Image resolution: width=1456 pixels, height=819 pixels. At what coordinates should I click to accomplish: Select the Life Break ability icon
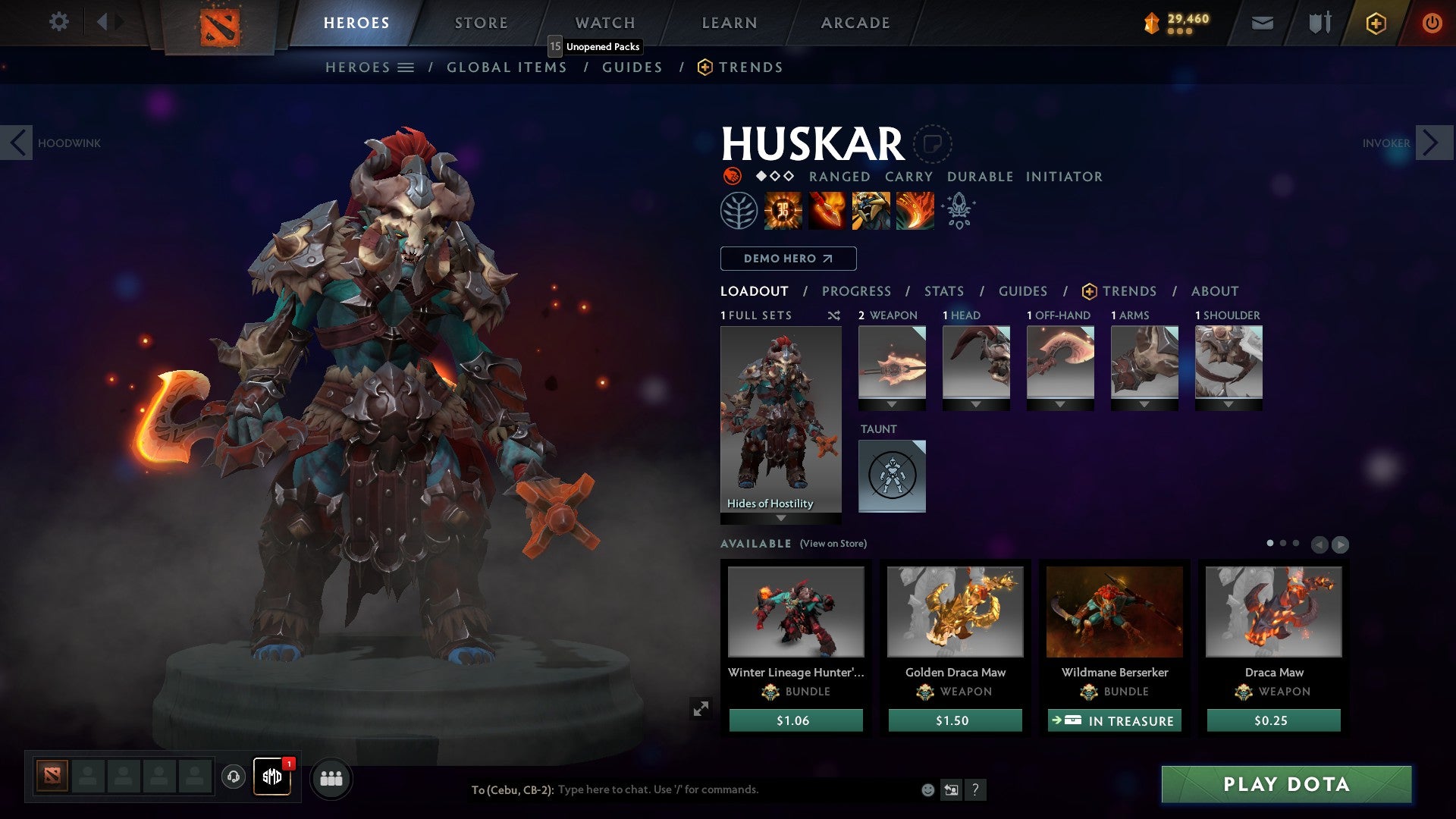[x=915, y=211]
